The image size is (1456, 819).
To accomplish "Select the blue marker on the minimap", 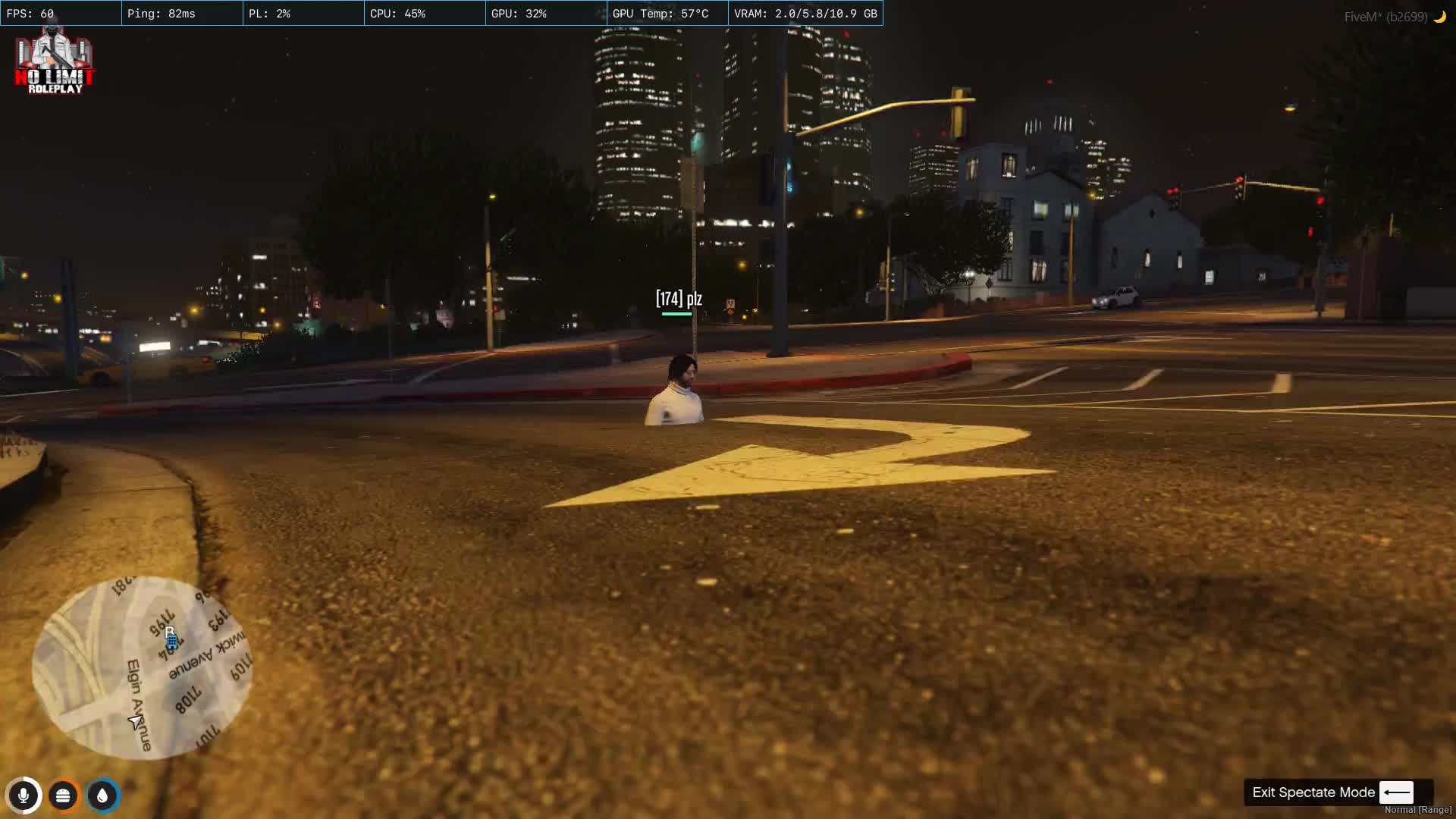I will (x=172, y=642).
